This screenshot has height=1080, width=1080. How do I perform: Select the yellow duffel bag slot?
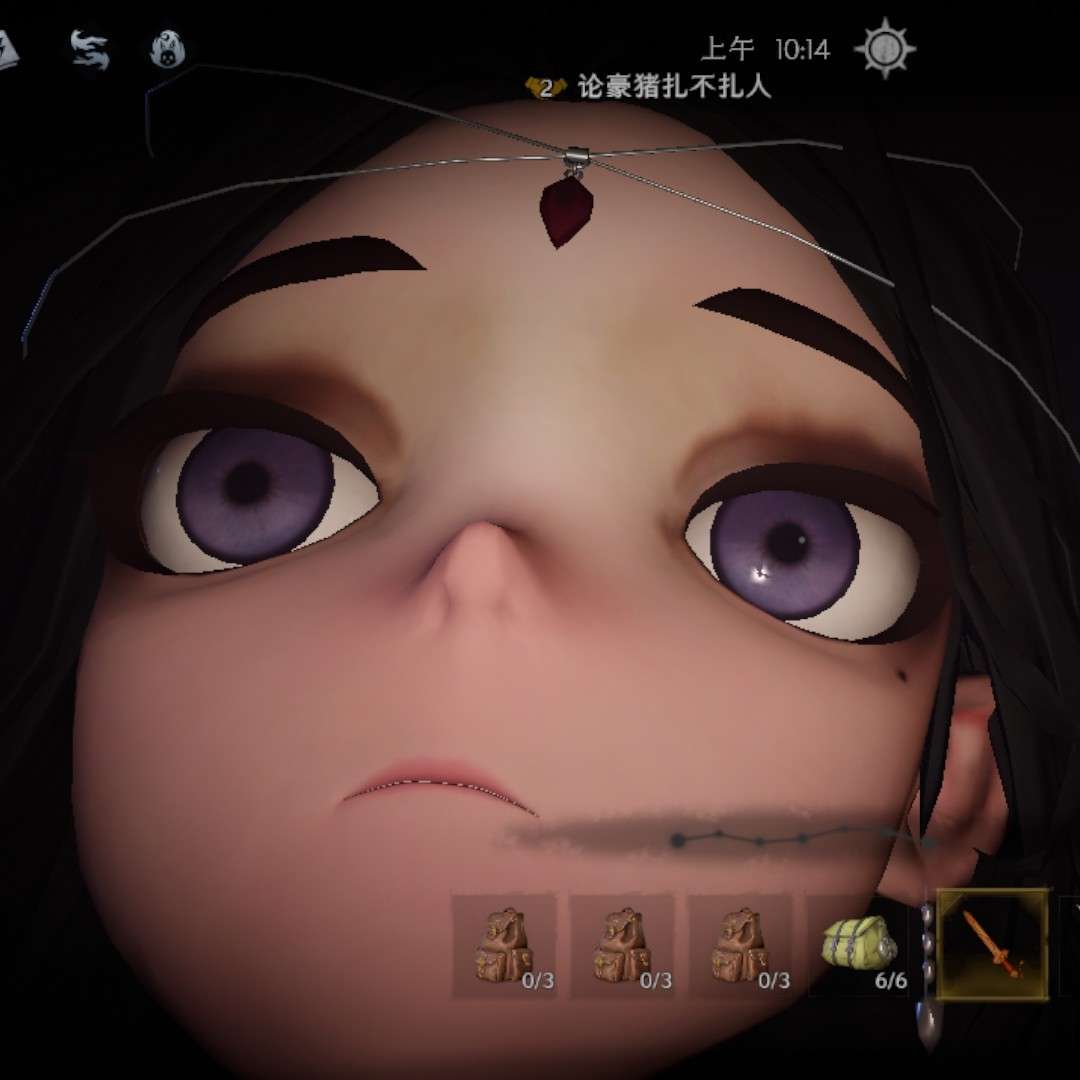click(858, 945)
